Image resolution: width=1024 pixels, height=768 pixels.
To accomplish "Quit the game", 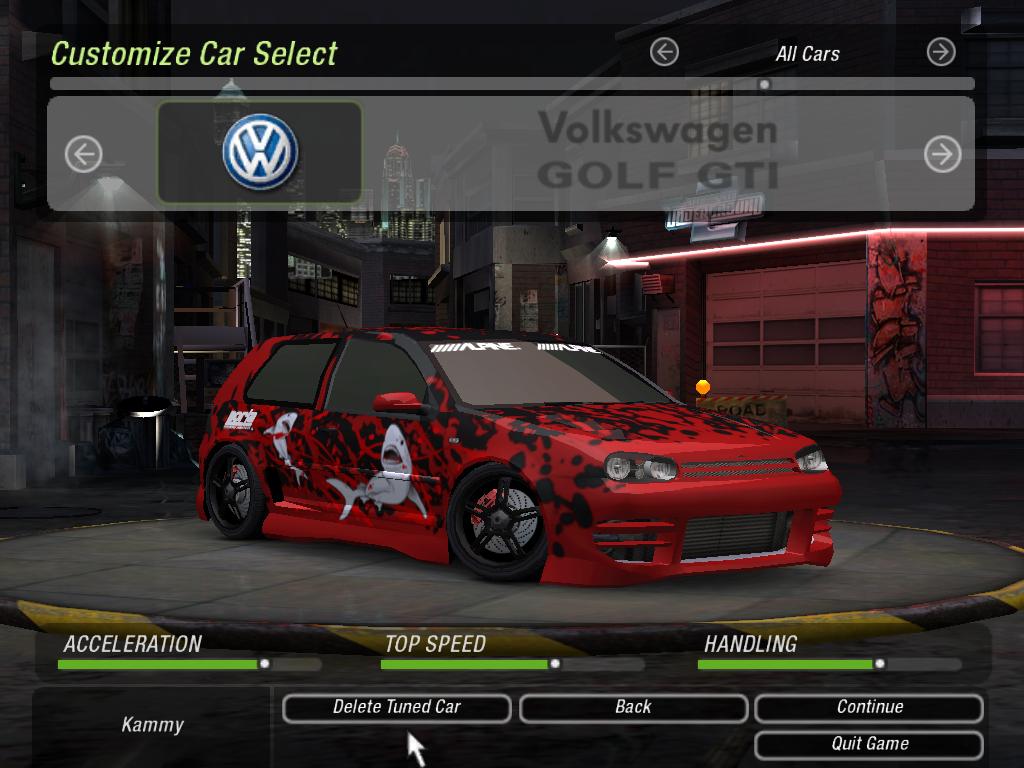I will click(x=869, y=744).
